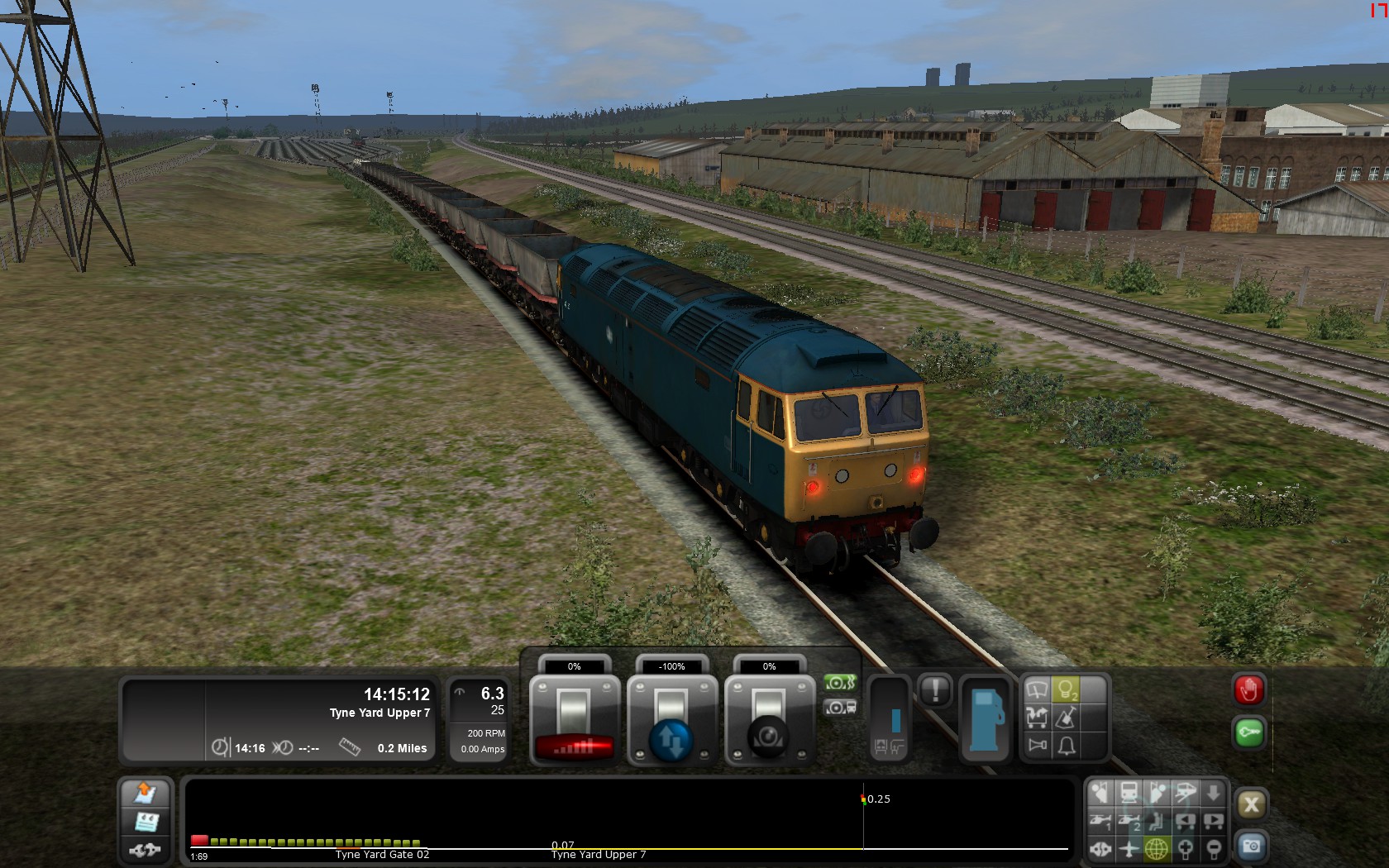Toggle the reverser direction lever

pyautogui.click(x=671, y=721)
